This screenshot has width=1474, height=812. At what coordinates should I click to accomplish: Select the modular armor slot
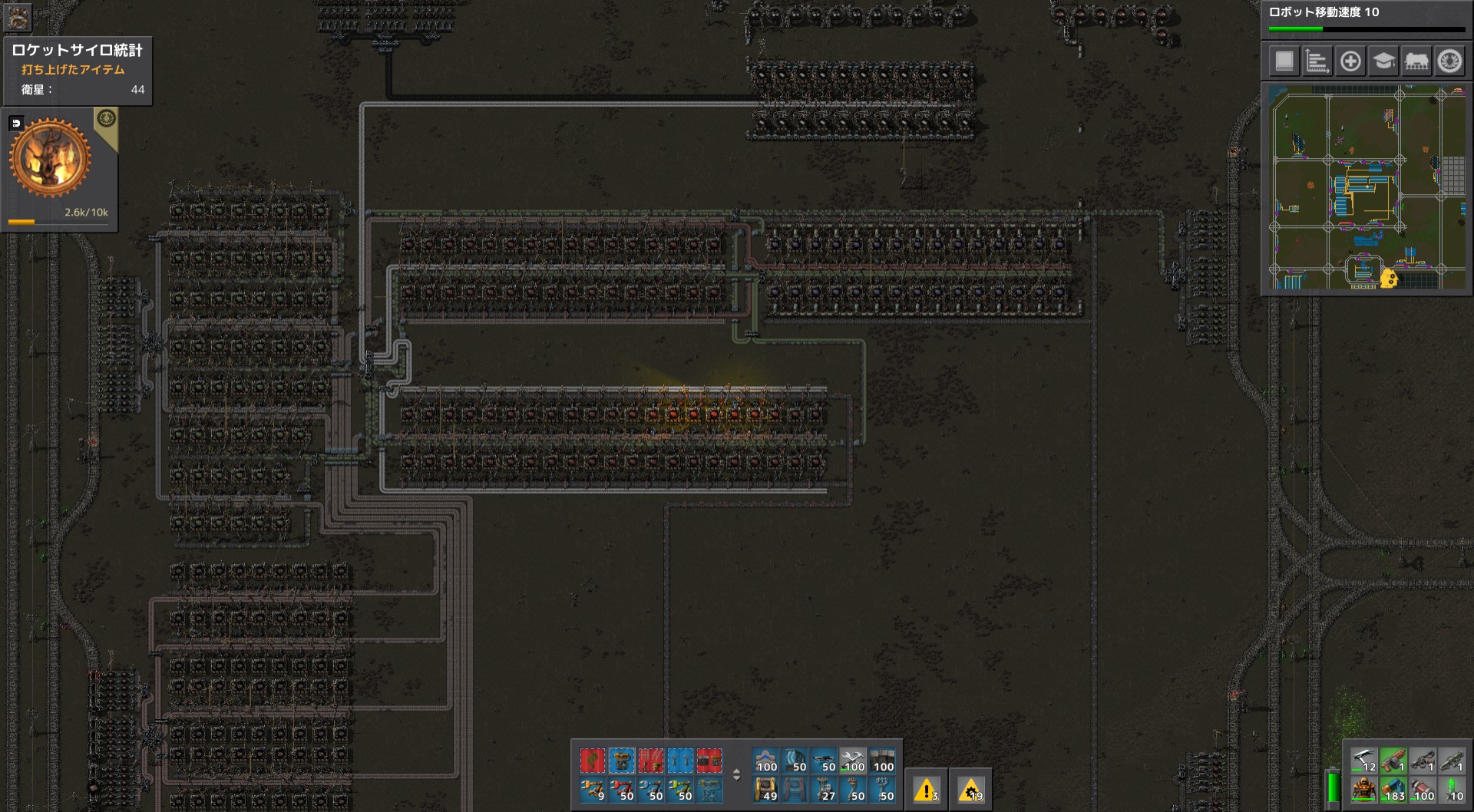click(x=1364, y=791)
